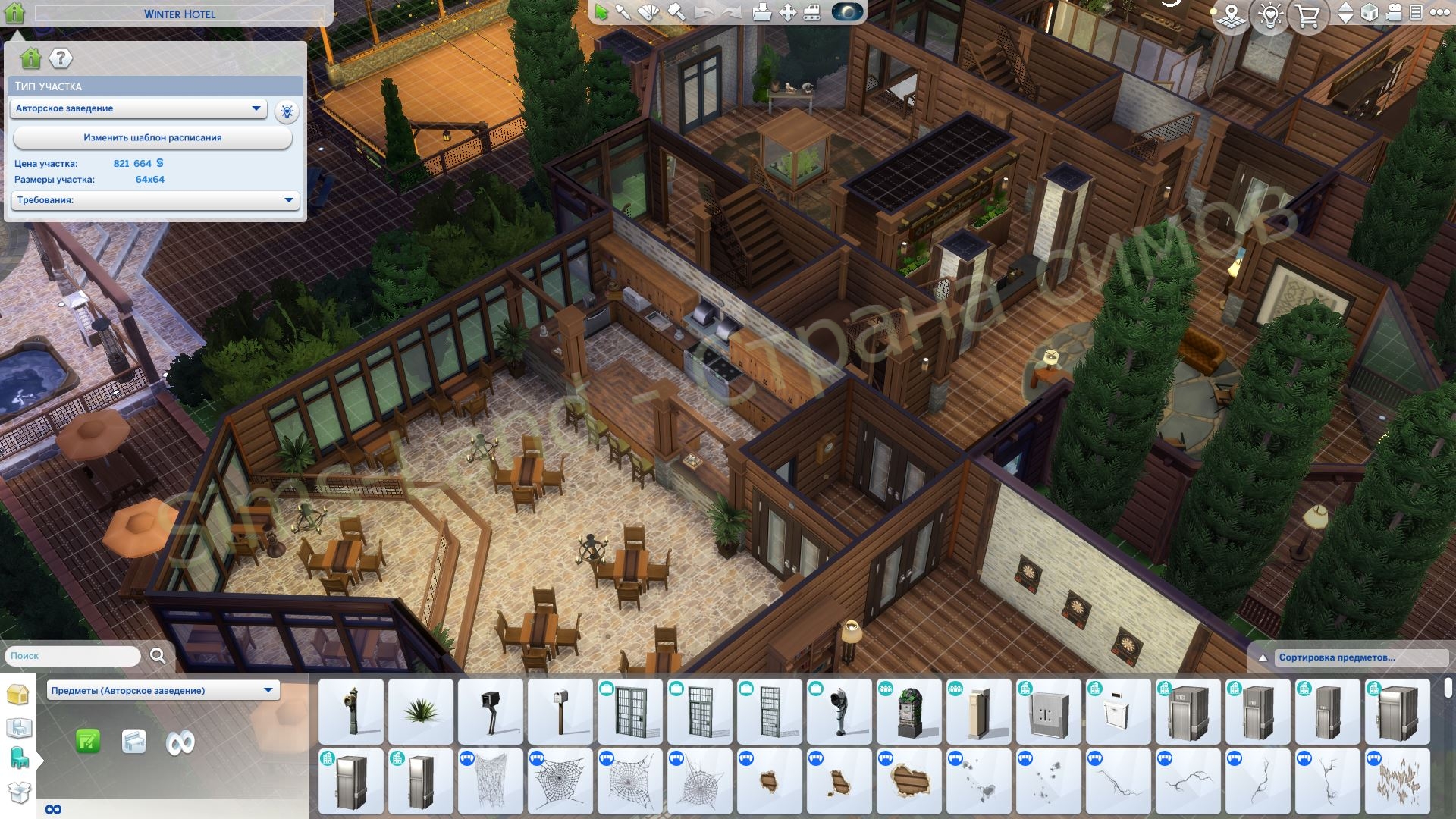Expand the "Требования" requirements dropdown
Screen dimensions: 1456x819
coord(155,200)
